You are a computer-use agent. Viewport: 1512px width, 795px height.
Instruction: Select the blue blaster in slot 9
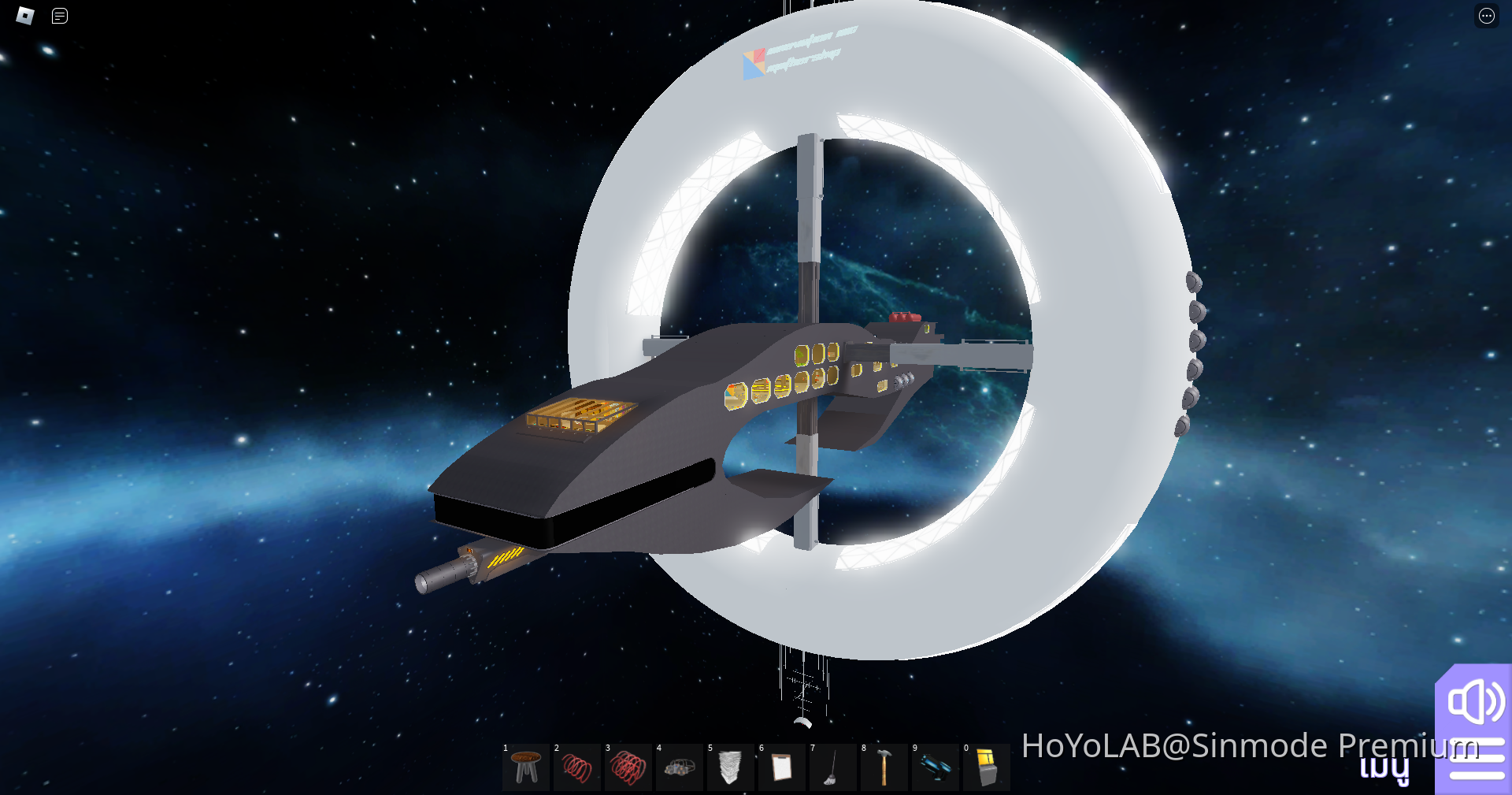tap(936, 767)
